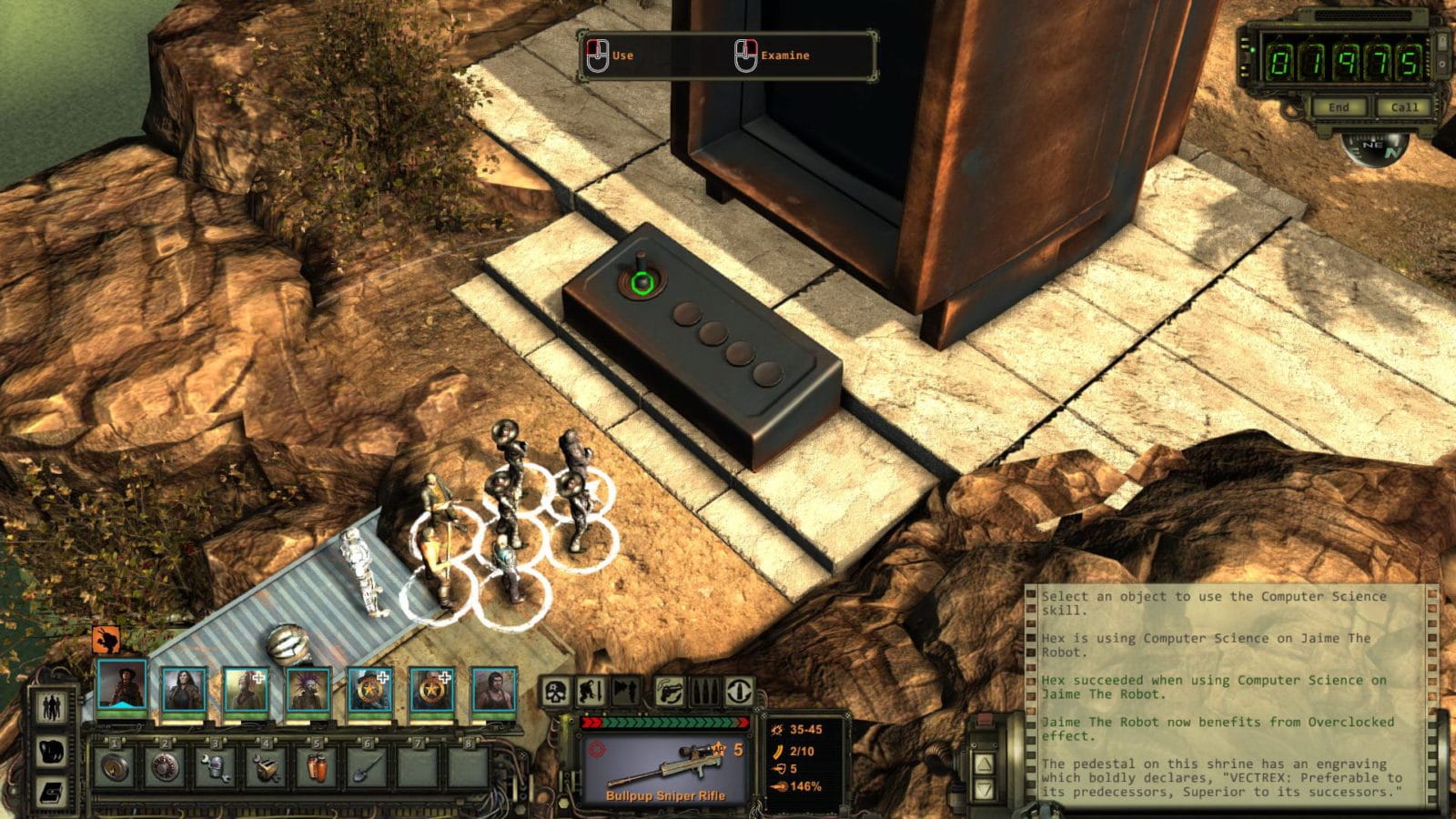The width and height of the screenshot is (1456, 819).
Task: Use the robot head and wrenches skill
Action: 216,767
